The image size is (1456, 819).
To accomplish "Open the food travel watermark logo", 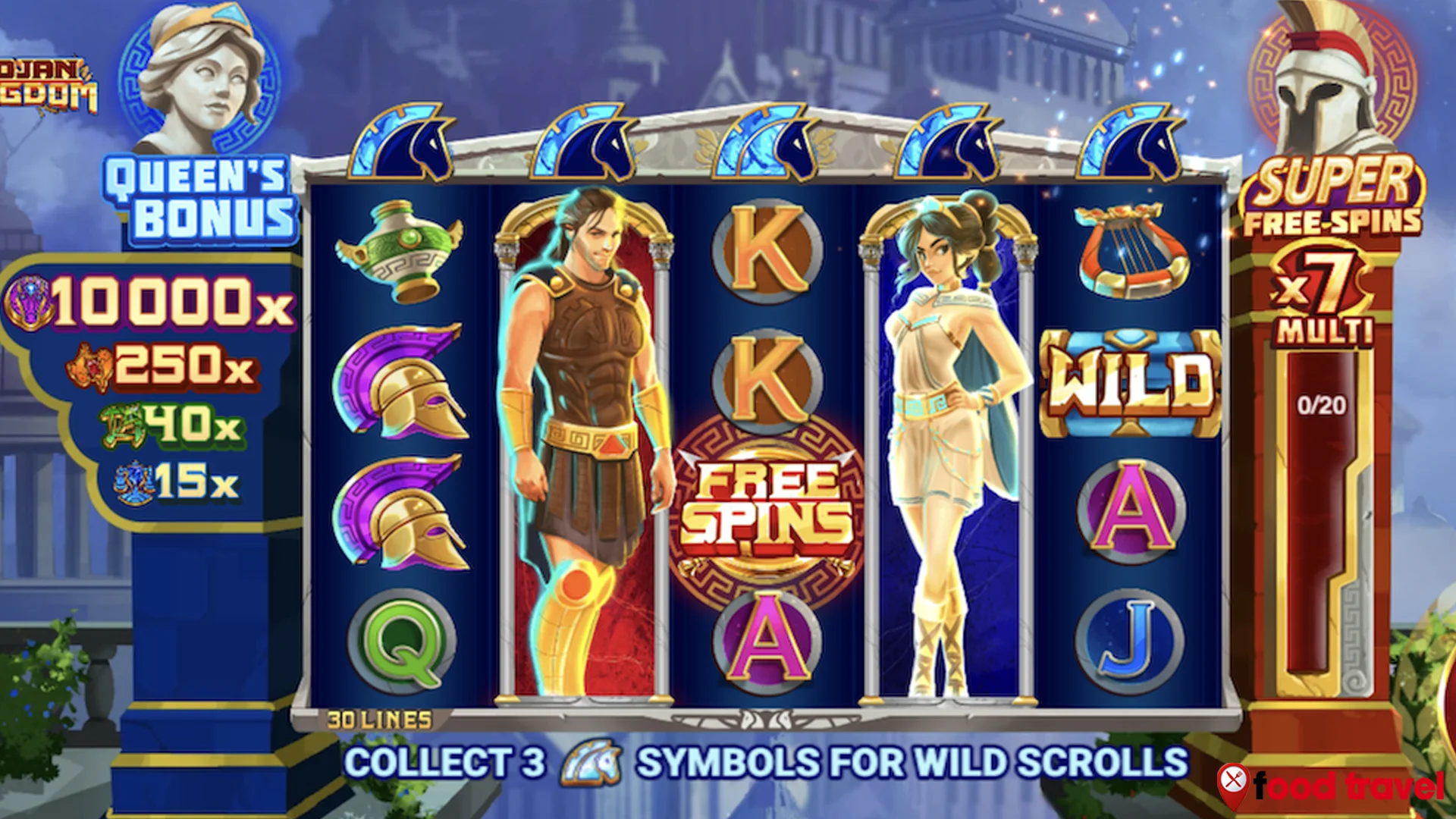I will pyautogui.click(x=1332, y=786).
